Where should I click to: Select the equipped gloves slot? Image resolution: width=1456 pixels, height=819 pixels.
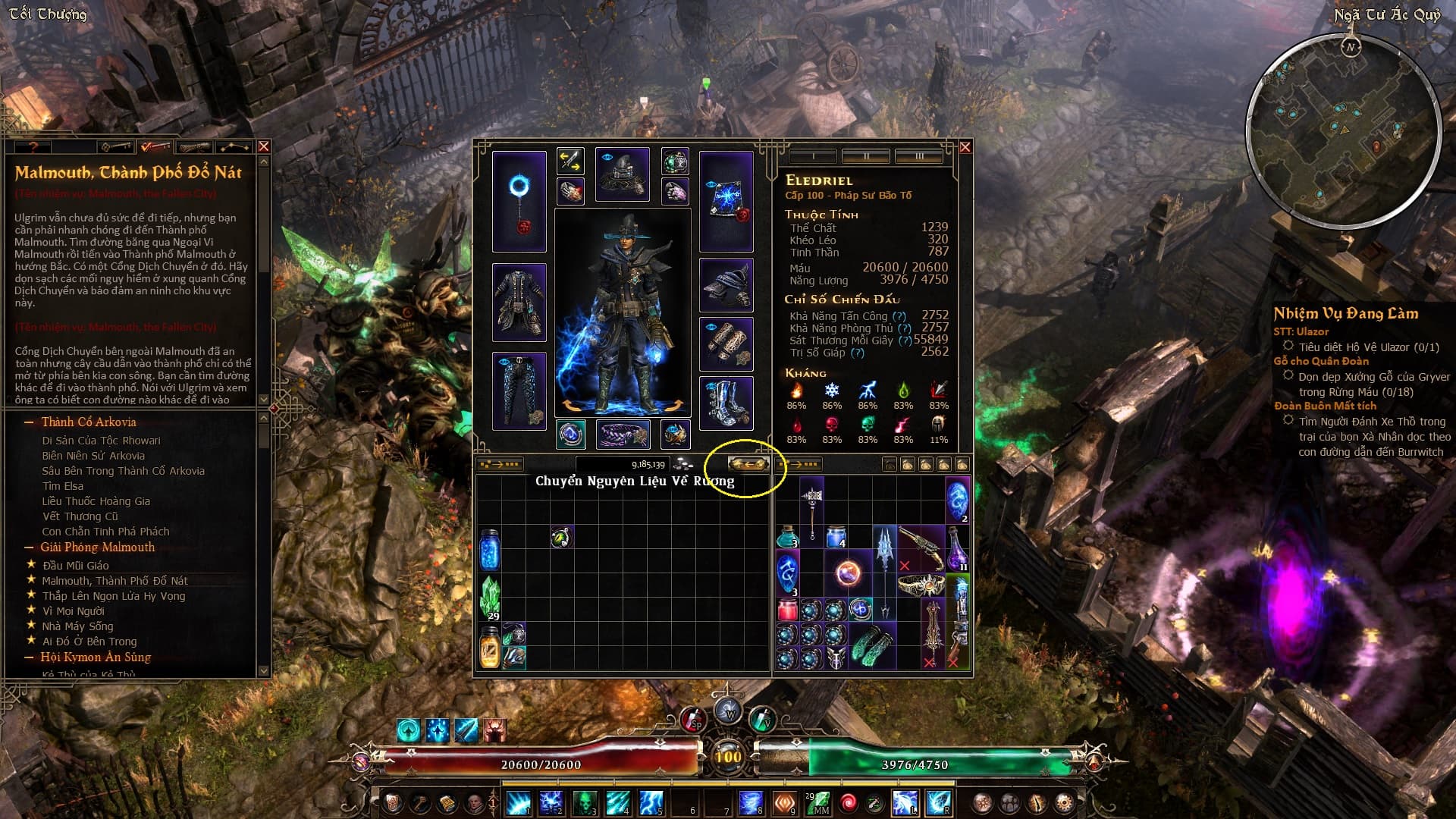[726, 344]
